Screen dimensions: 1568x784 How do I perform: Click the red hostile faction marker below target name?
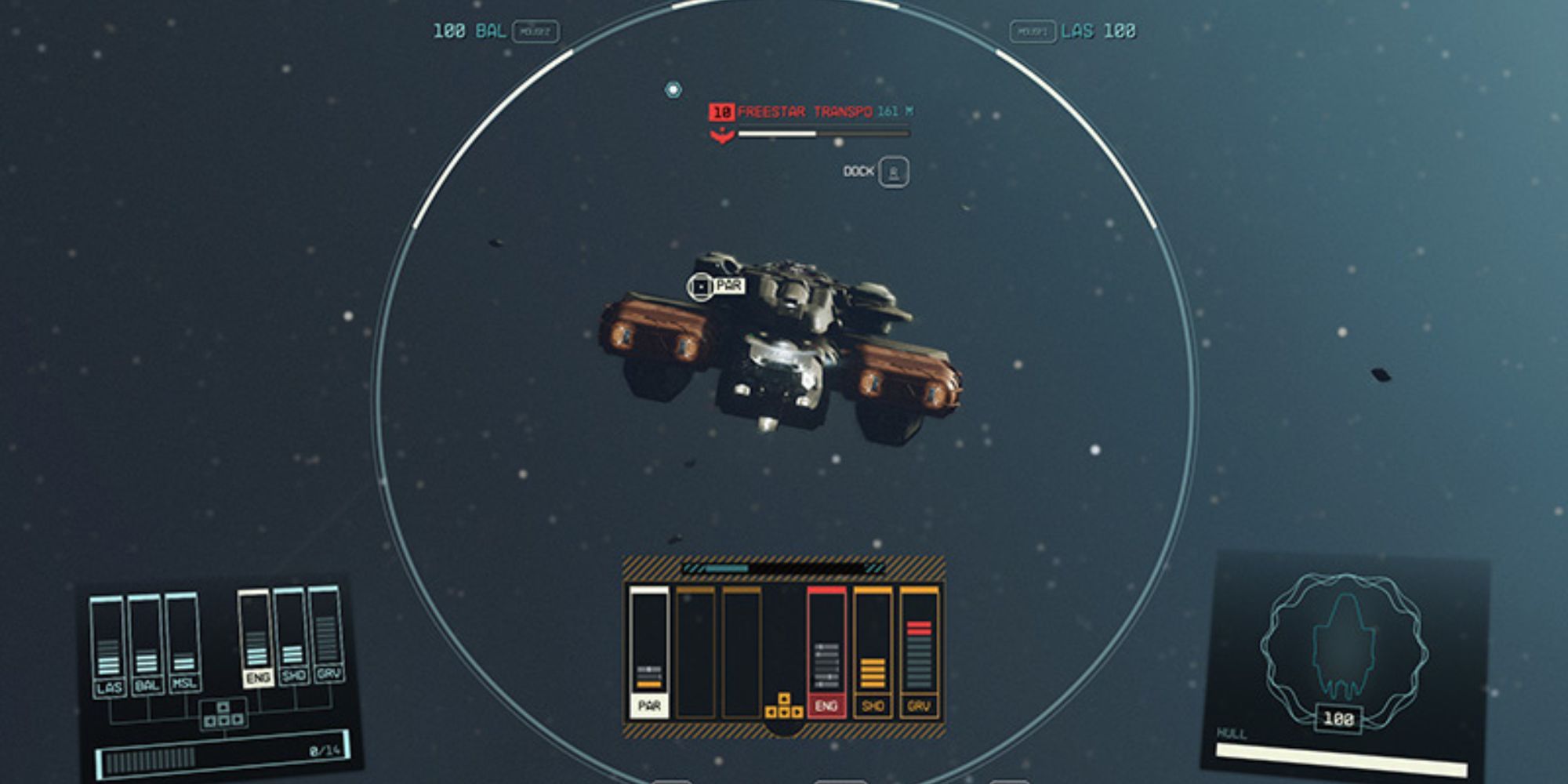point(723,135)
